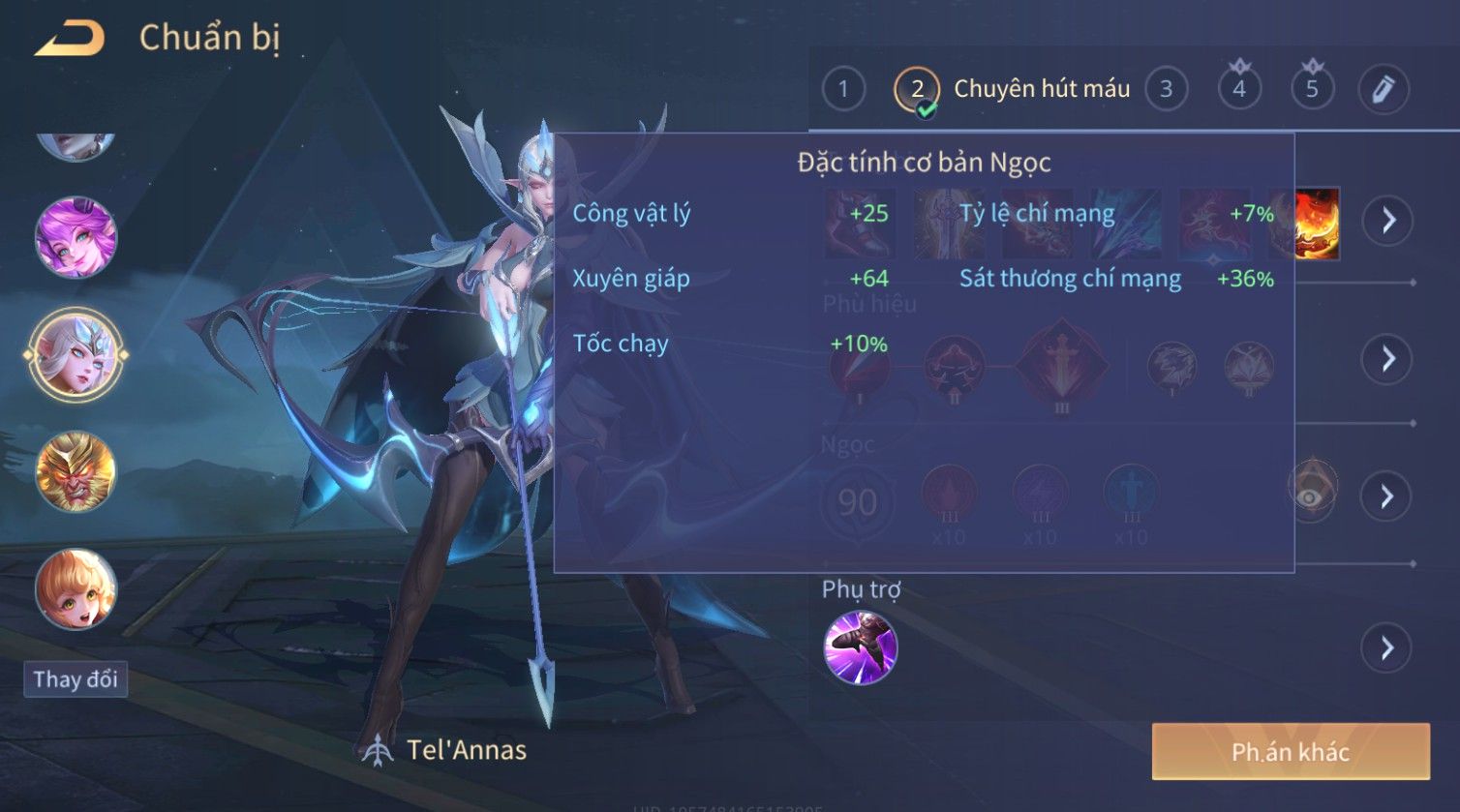Click the Ph.án khác button
The width and height of the screenshot is (1460, 812).
pos(1290,752)
